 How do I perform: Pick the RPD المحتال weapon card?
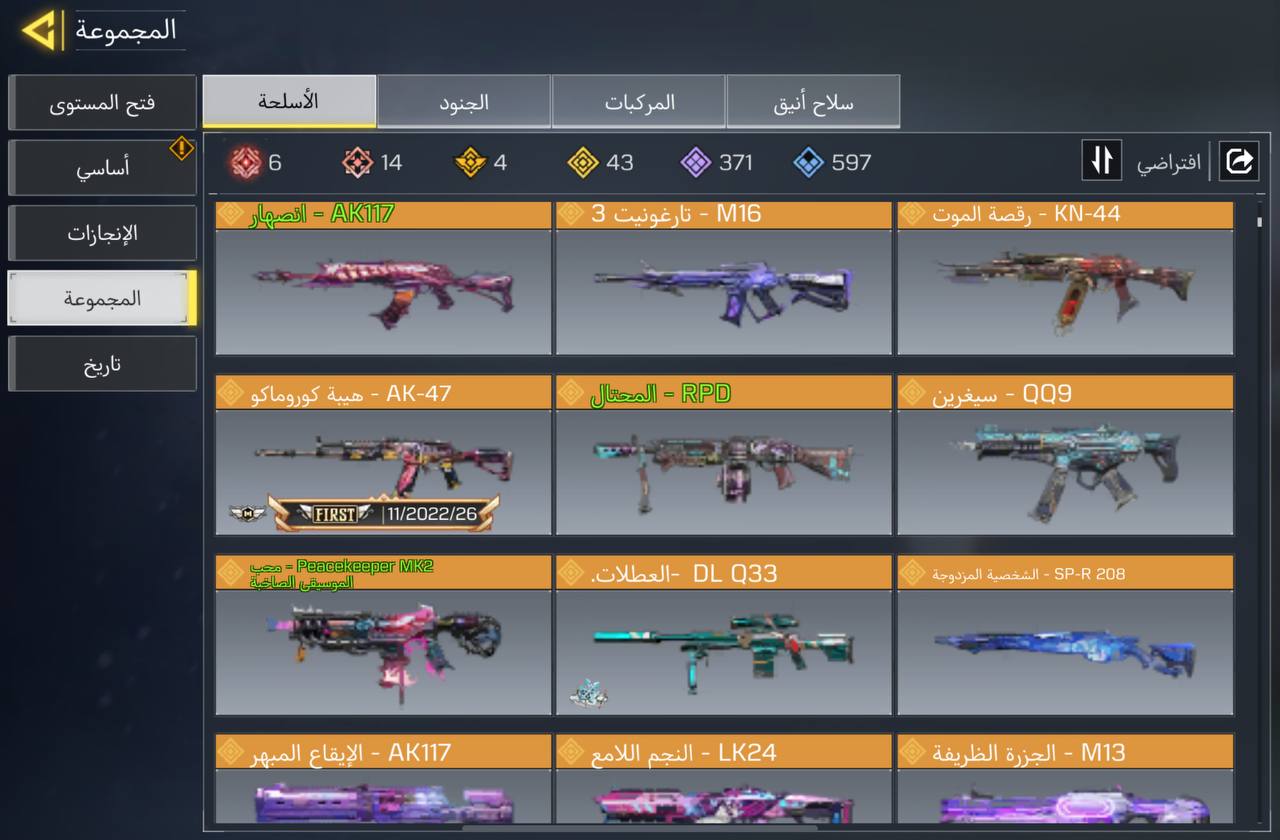[x=723, y=456]
